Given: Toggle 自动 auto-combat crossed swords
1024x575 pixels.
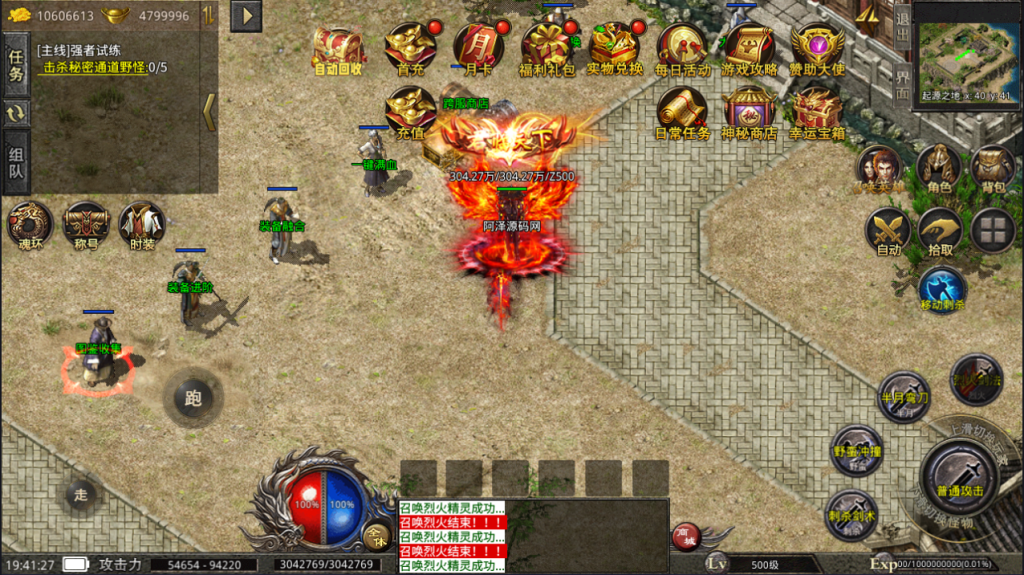Looking at the screenshot, I should click(x=888, y=231).
